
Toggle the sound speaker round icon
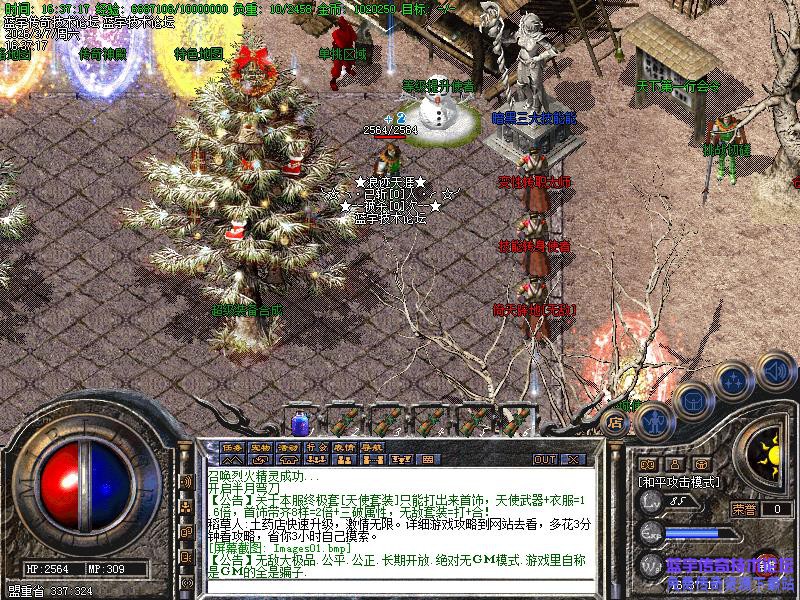click(x=775, y=370)
